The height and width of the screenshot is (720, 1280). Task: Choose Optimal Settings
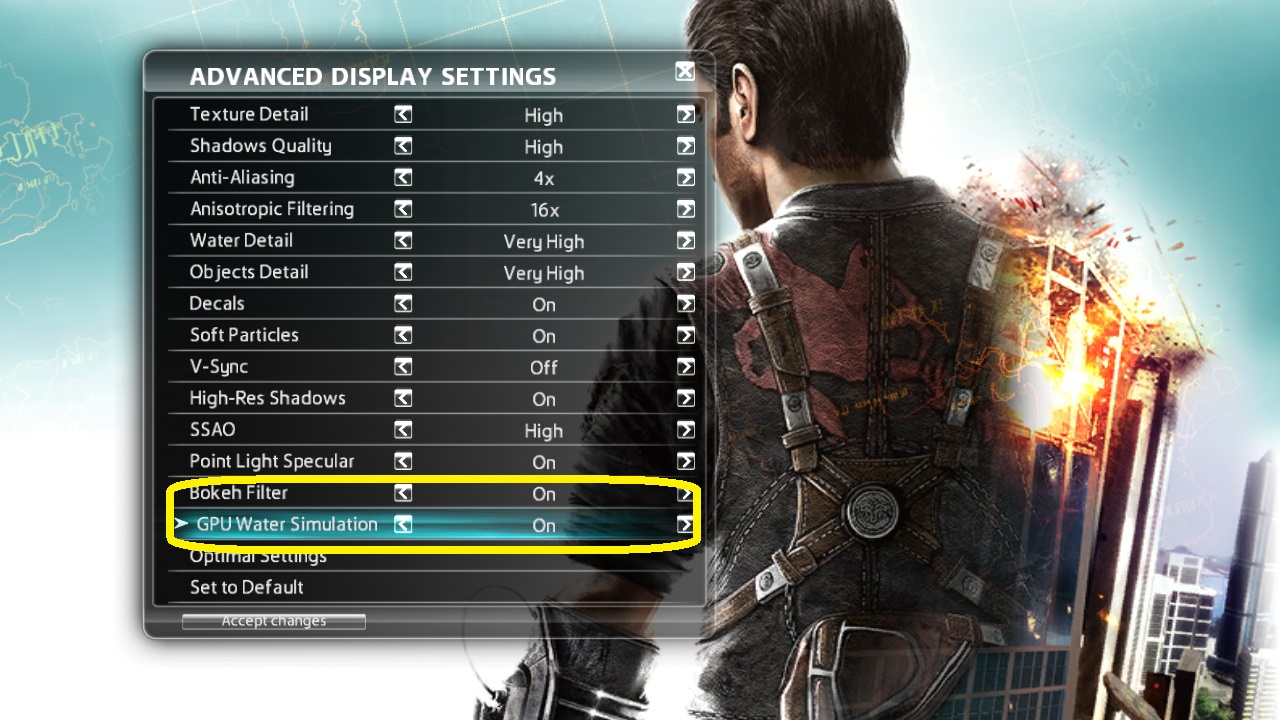(x=258, y=557)
